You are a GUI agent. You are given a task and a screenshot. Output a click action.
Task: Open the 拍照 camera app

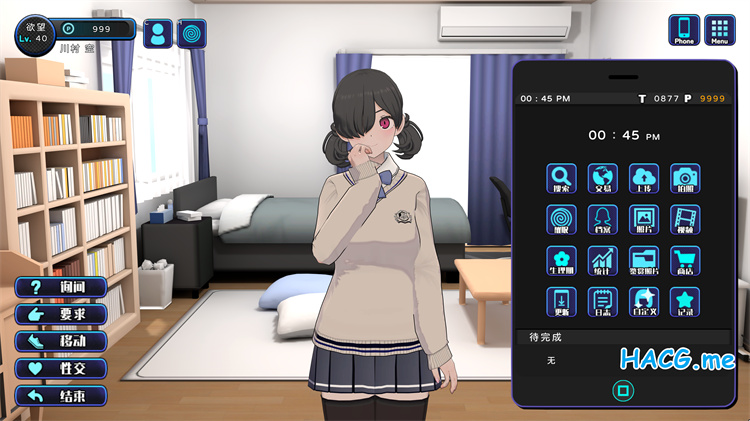click(x=685, y=179)
